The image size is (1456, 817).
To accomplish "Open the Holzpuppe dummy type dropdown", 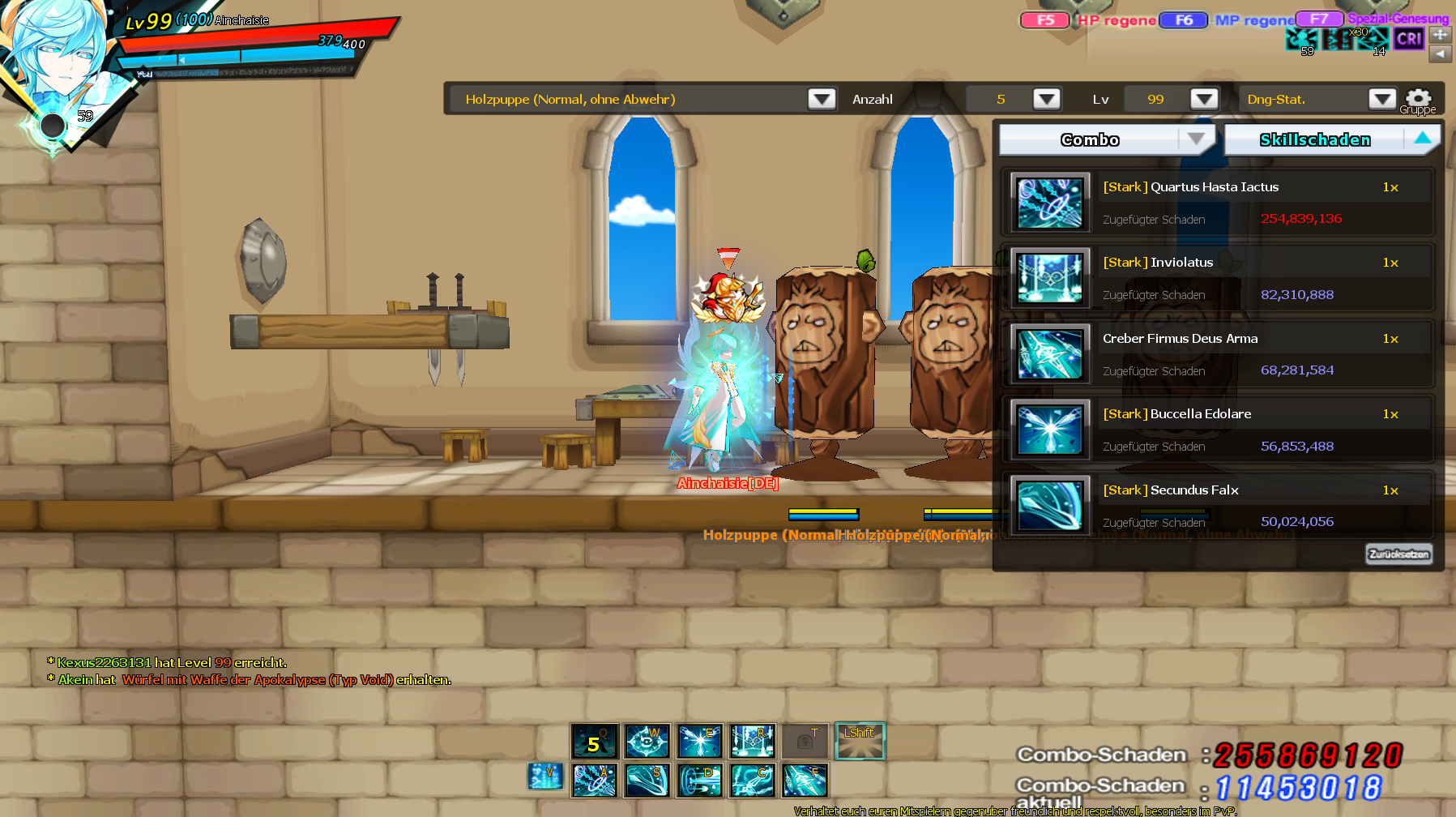I will (x=822, y=99).
